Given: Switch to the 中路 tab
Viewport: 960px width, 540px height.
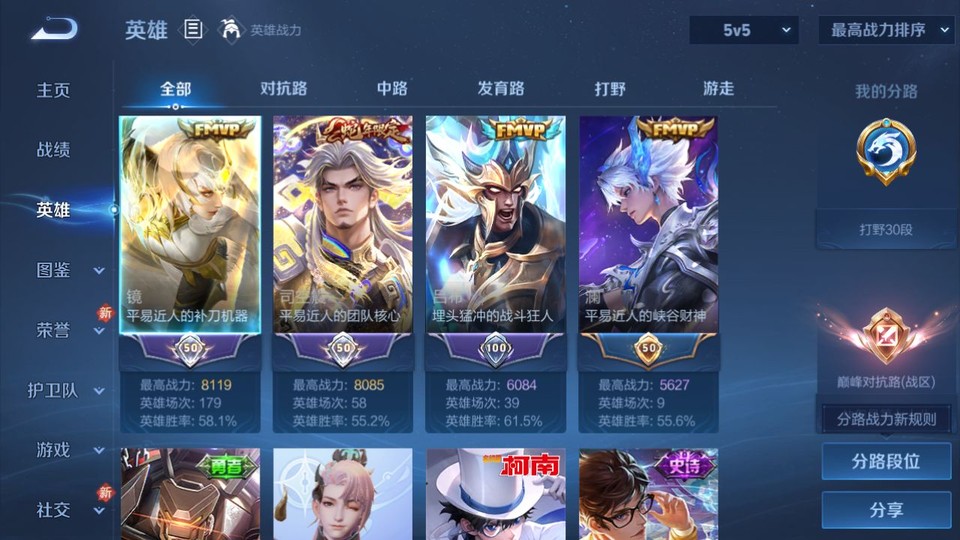Looking at the screenshot, I should (392, 89).
